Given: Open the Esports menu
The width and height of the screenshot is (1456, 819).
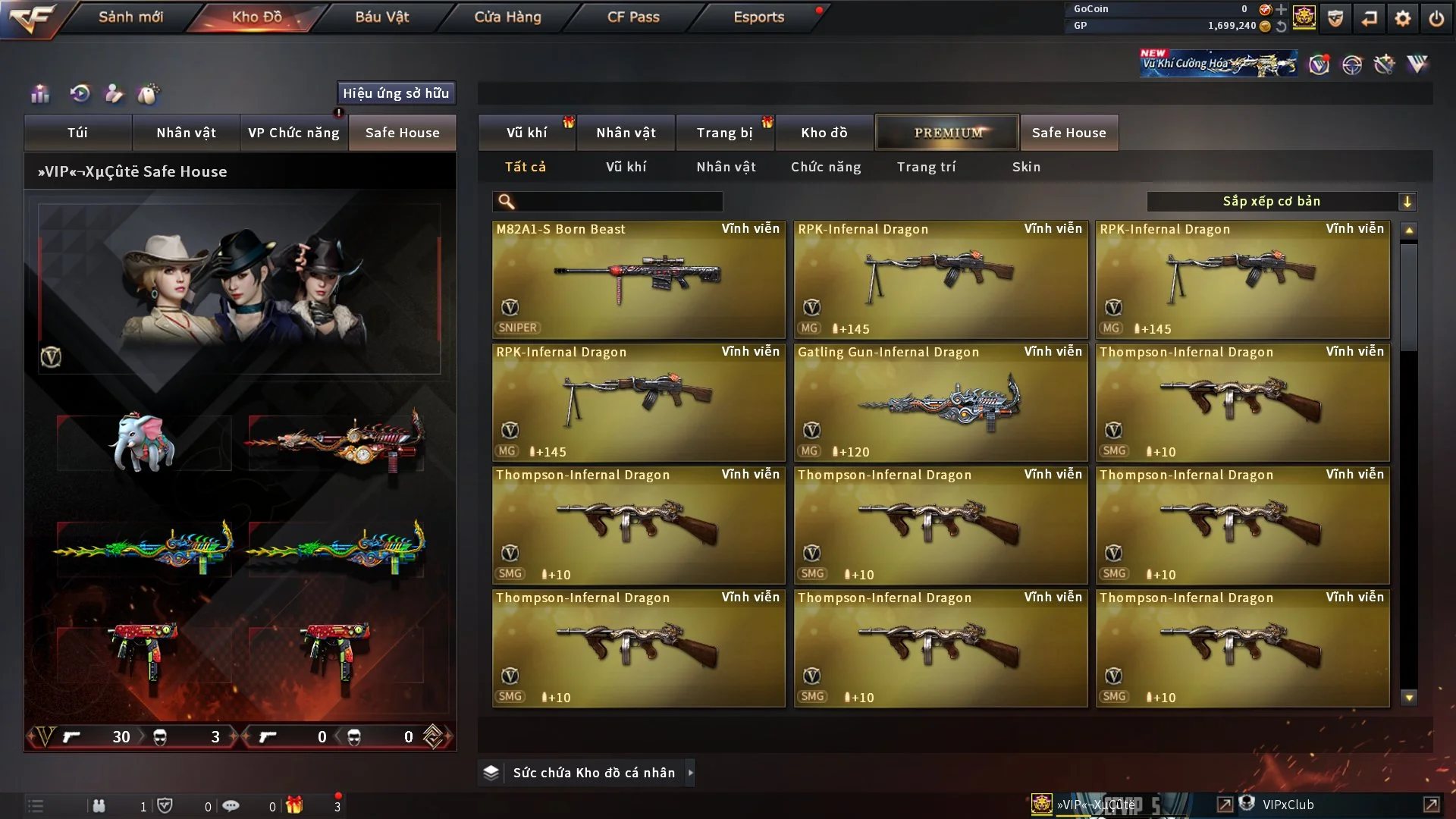Looking at the screenshot, I should tap(758, 17).
